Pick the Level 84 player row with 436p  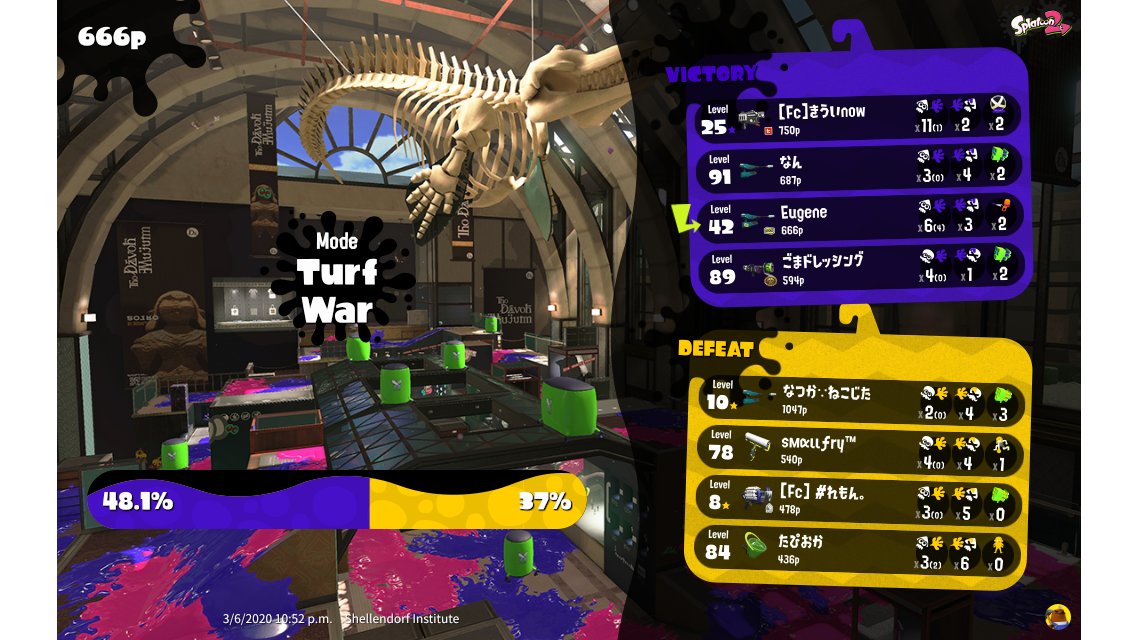click(860, 550)
